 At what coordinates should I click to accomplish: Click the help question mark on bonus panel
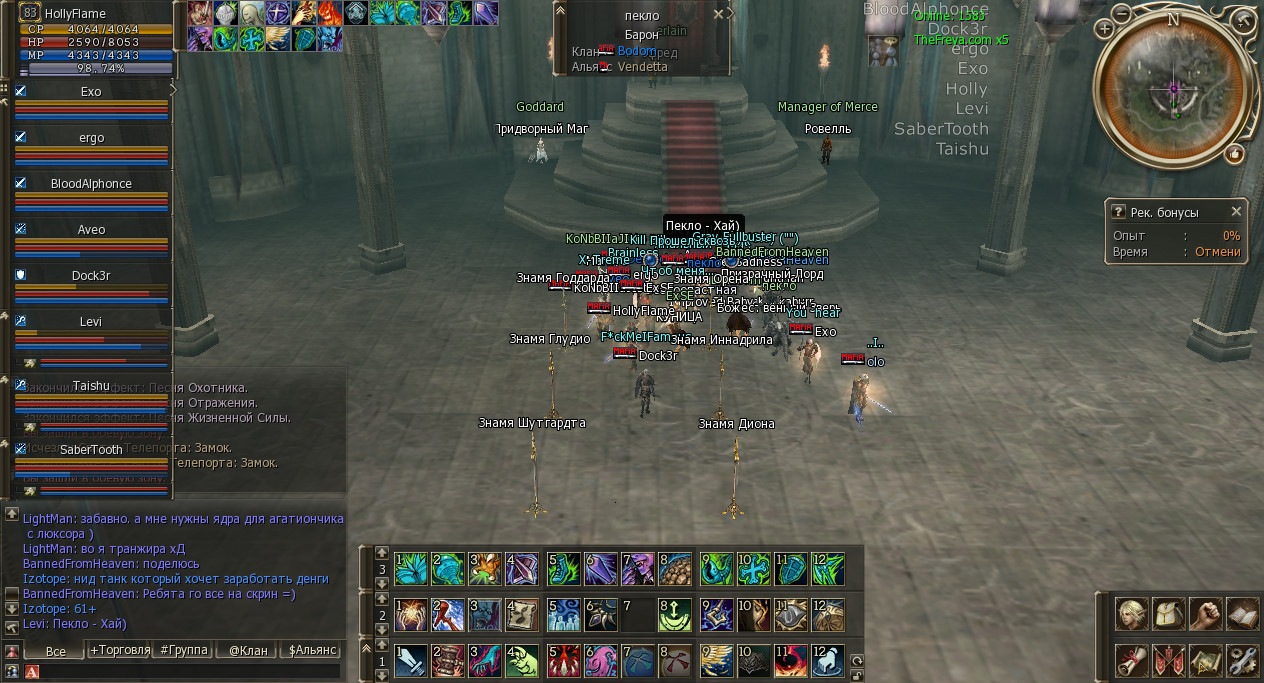[x=1118, y=212]
